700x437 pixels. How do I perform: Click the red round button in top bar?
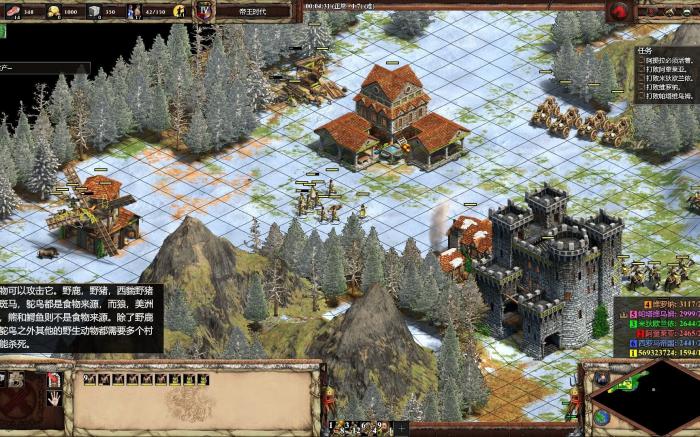pos(618,12)
